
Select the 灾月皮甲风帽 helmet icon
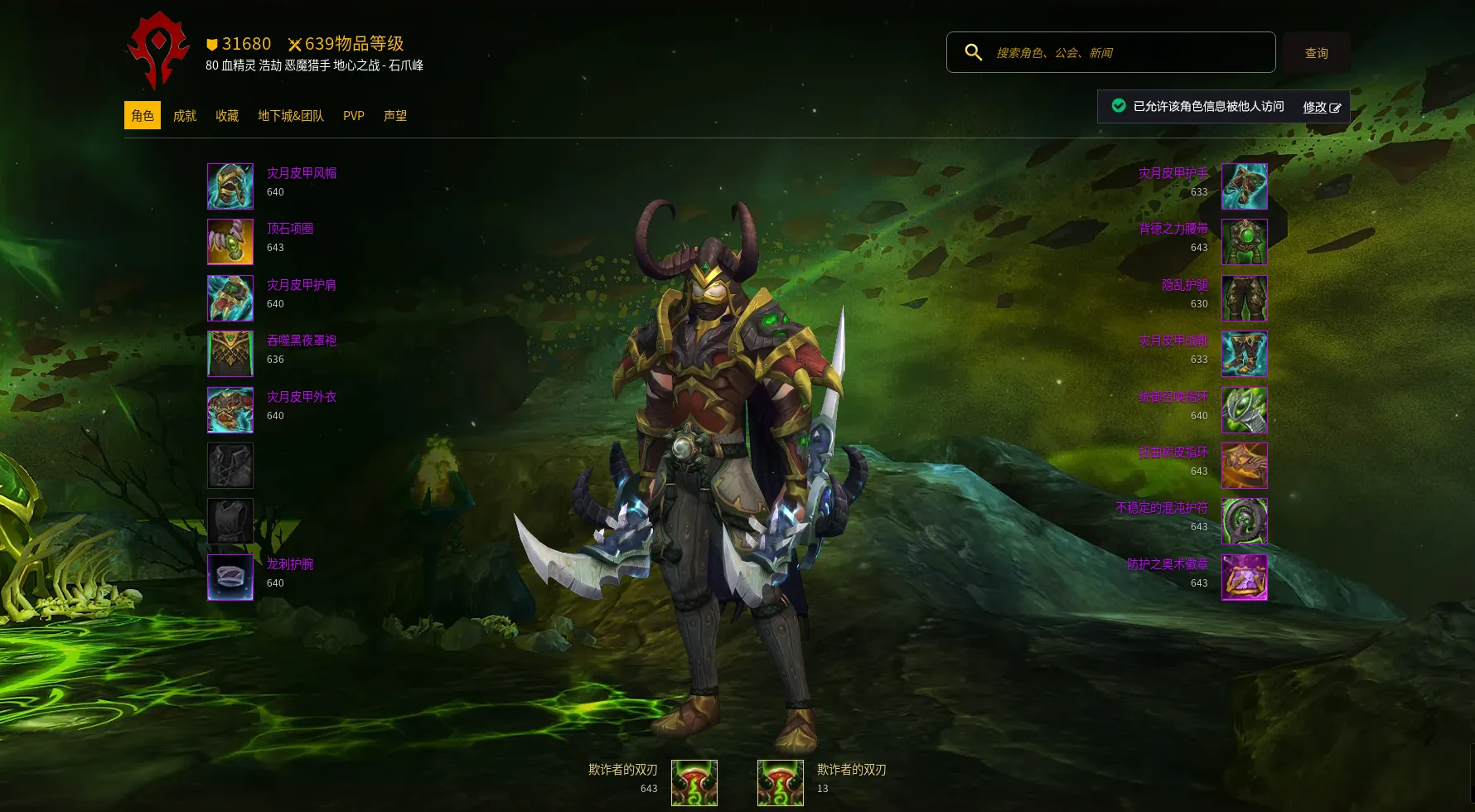230,186
